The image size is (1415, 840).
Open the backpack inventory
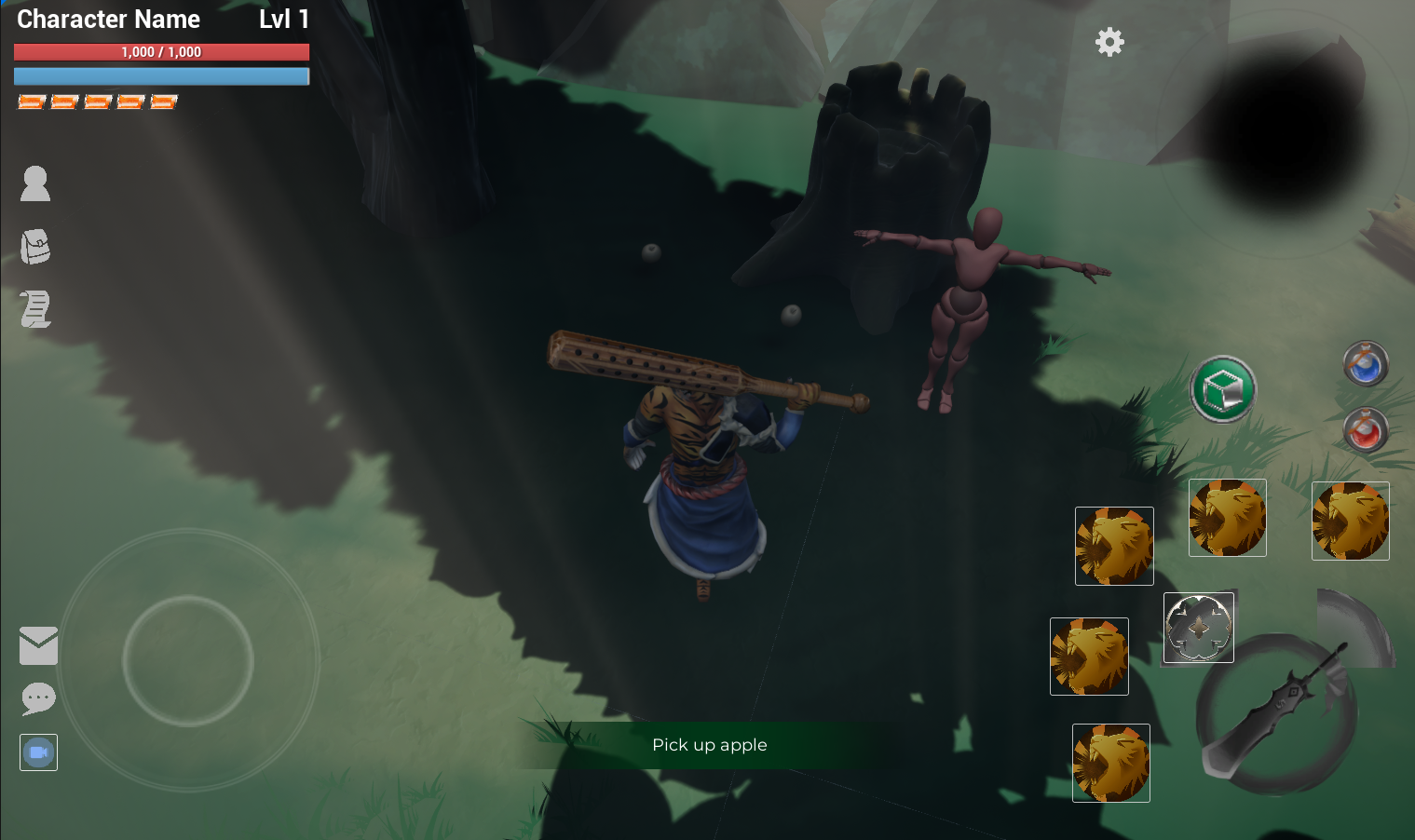[x=35, y=247]
